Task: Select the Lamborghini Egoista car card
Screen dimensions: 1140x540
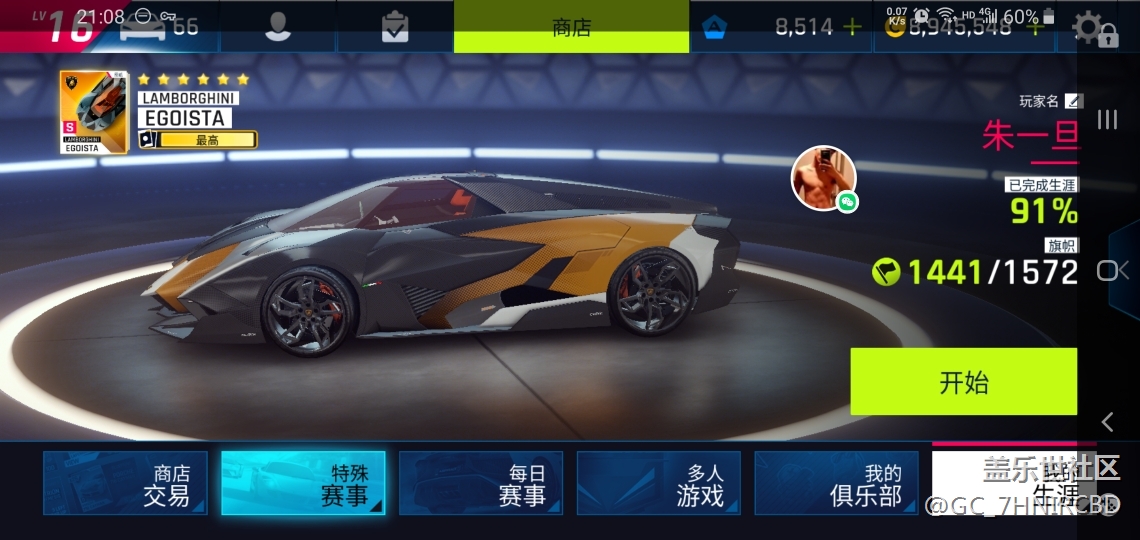Action: coord(94,112)
